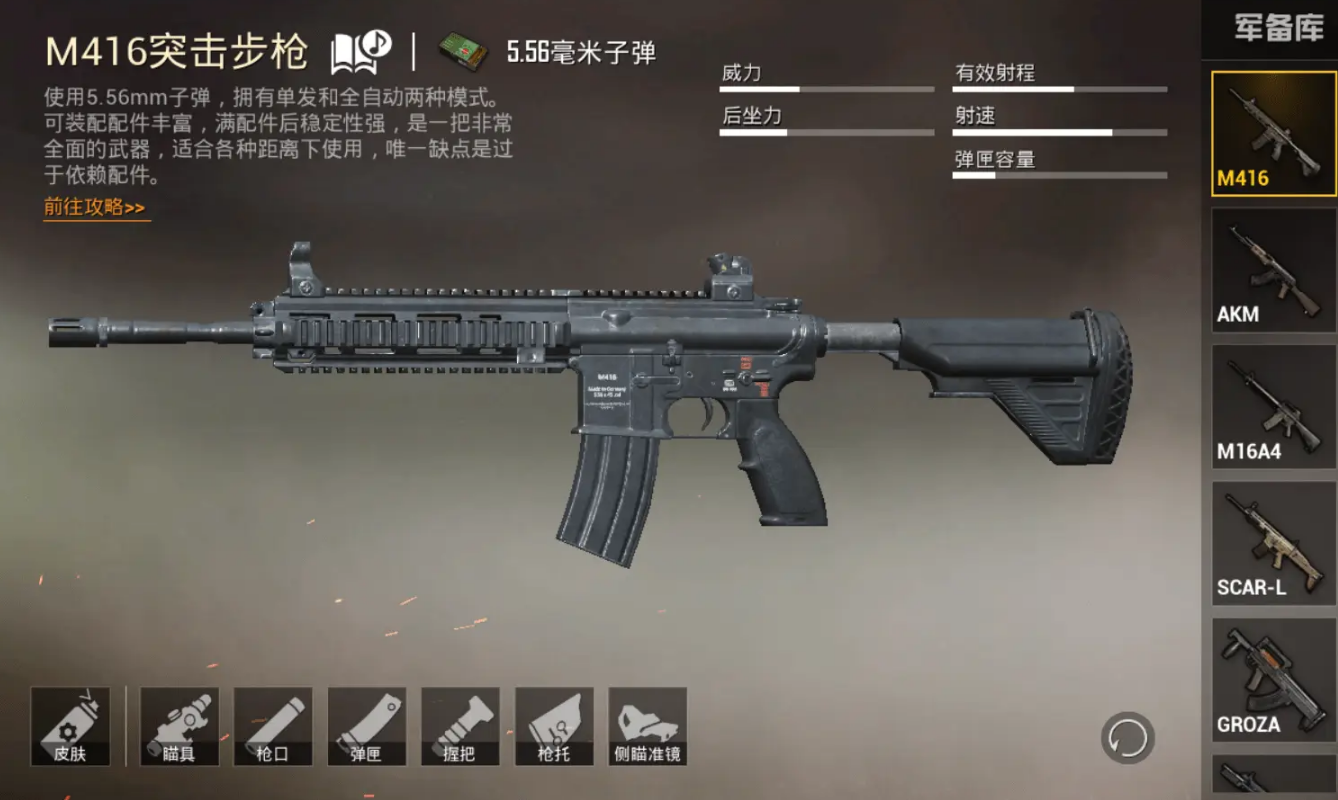The width and height of the screenshot is (1338, 800).
Task: Select the 枪托 stock attachment slot
Action: point(554,726)
